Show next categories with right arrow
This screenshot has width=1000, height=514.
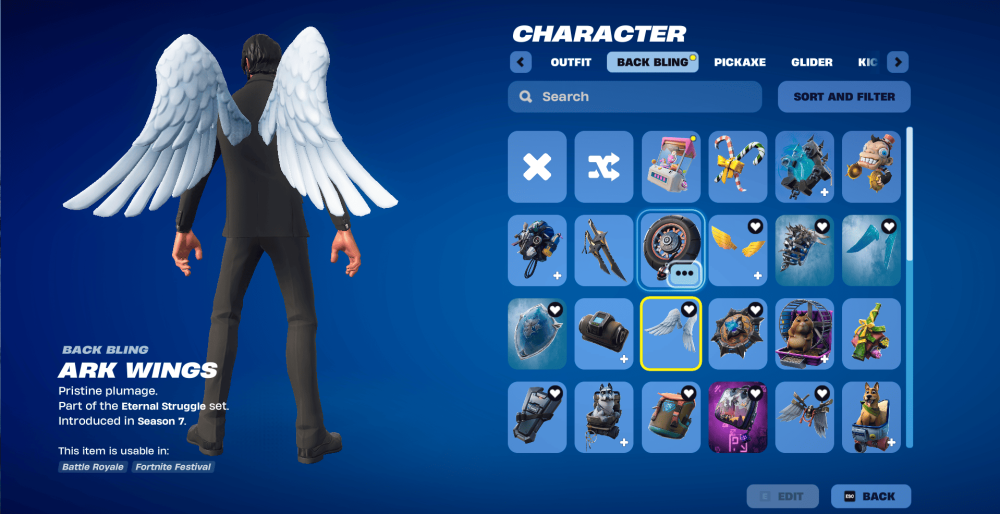(897, 62)
